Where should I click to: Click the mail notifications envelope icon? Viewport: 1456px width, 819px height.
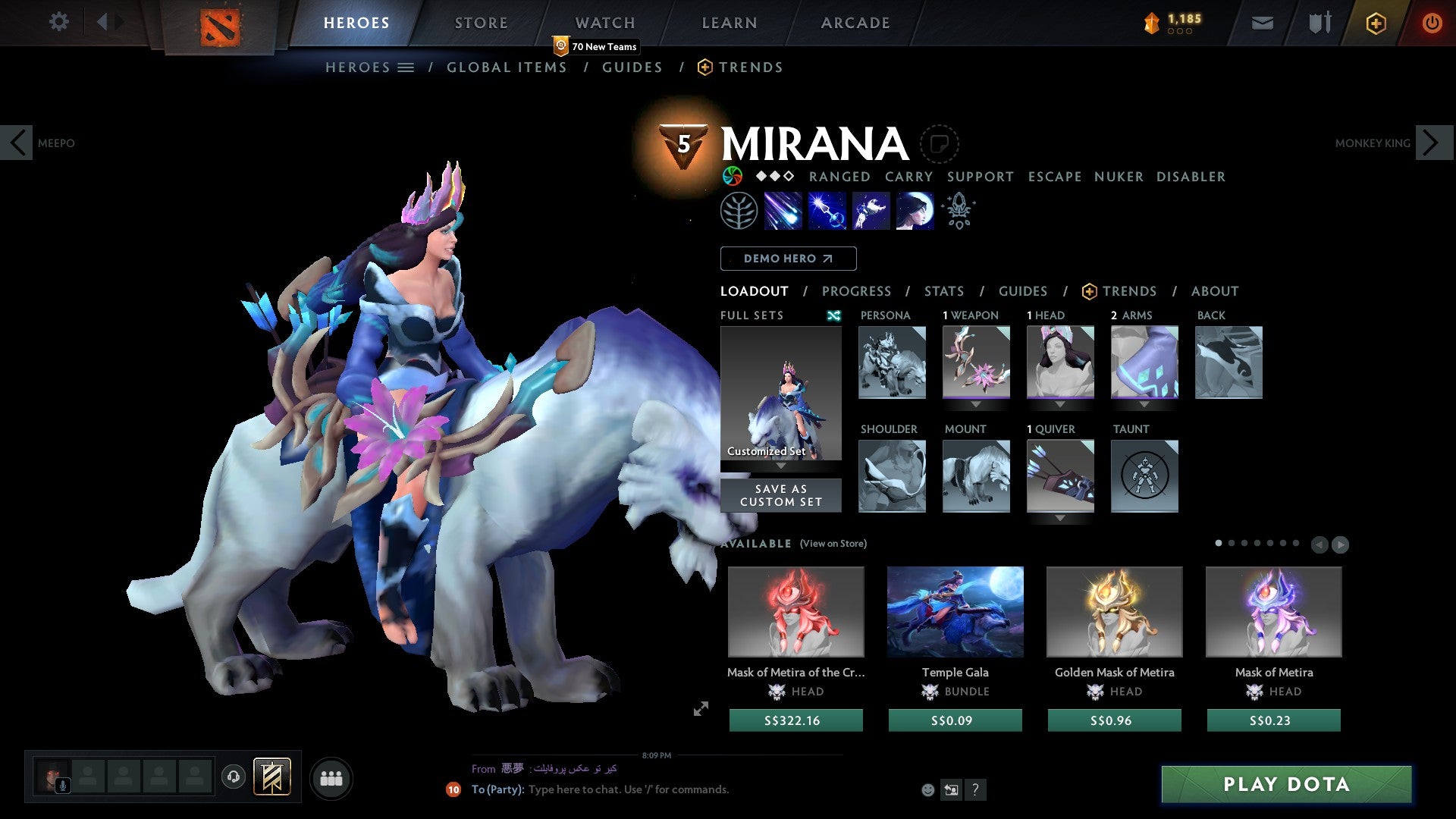pos(1262,23)
